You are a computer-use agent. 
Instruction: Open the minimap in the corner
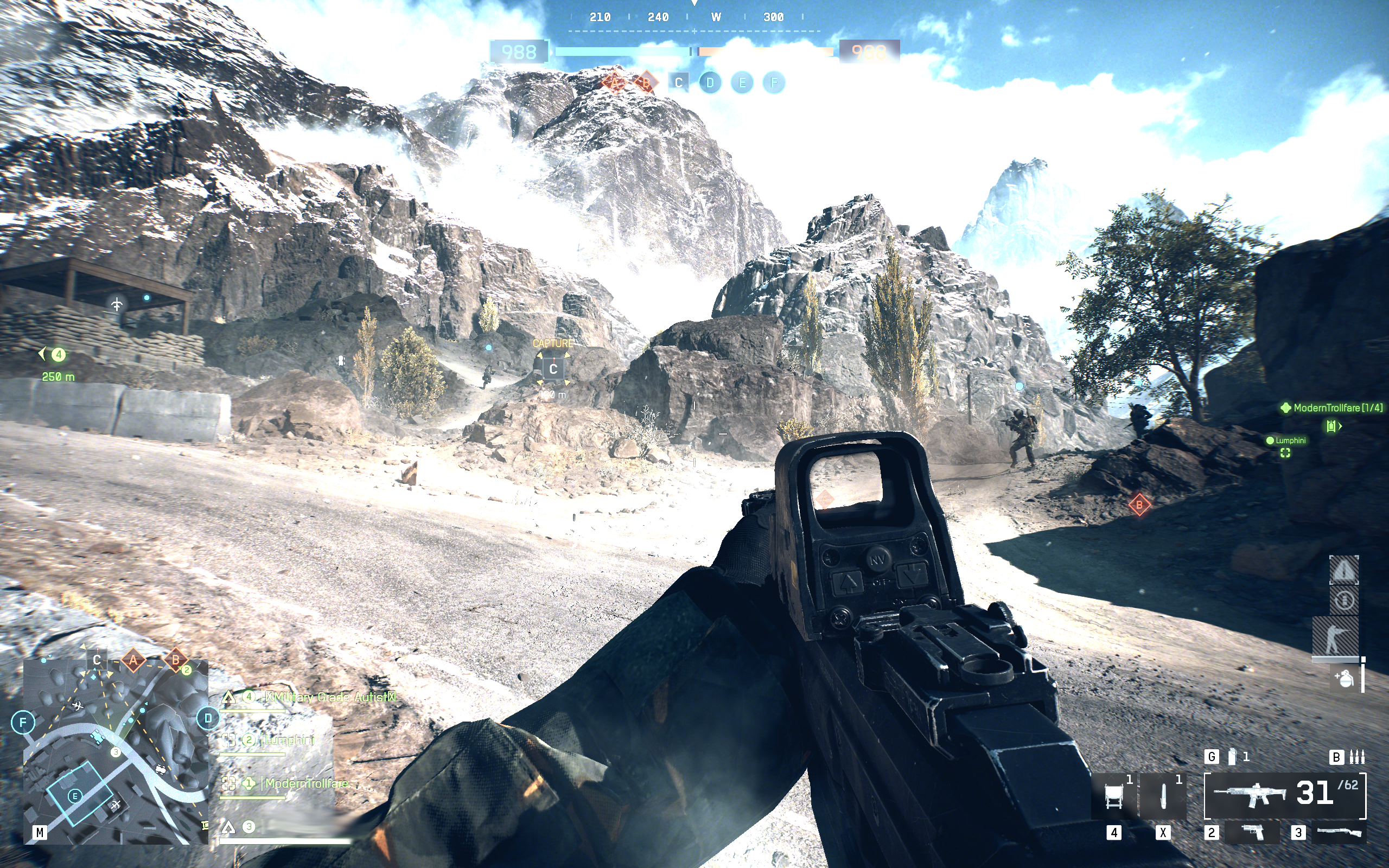click(x=115, y=752)
